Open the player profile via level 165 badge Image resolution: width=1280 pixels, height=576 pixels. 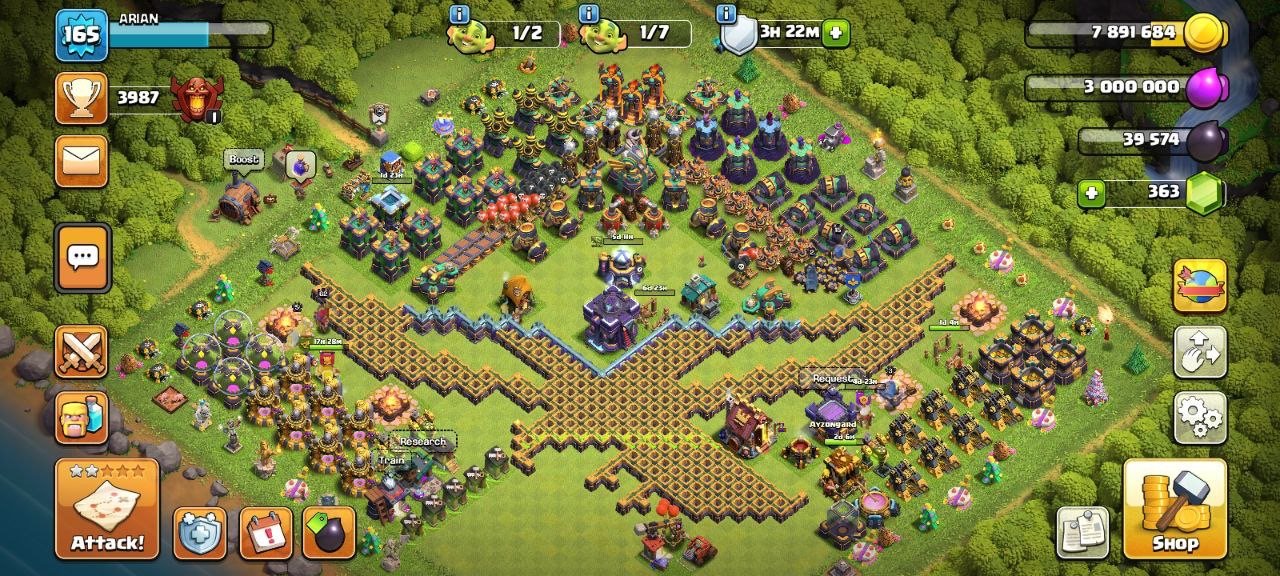(81, 36)
